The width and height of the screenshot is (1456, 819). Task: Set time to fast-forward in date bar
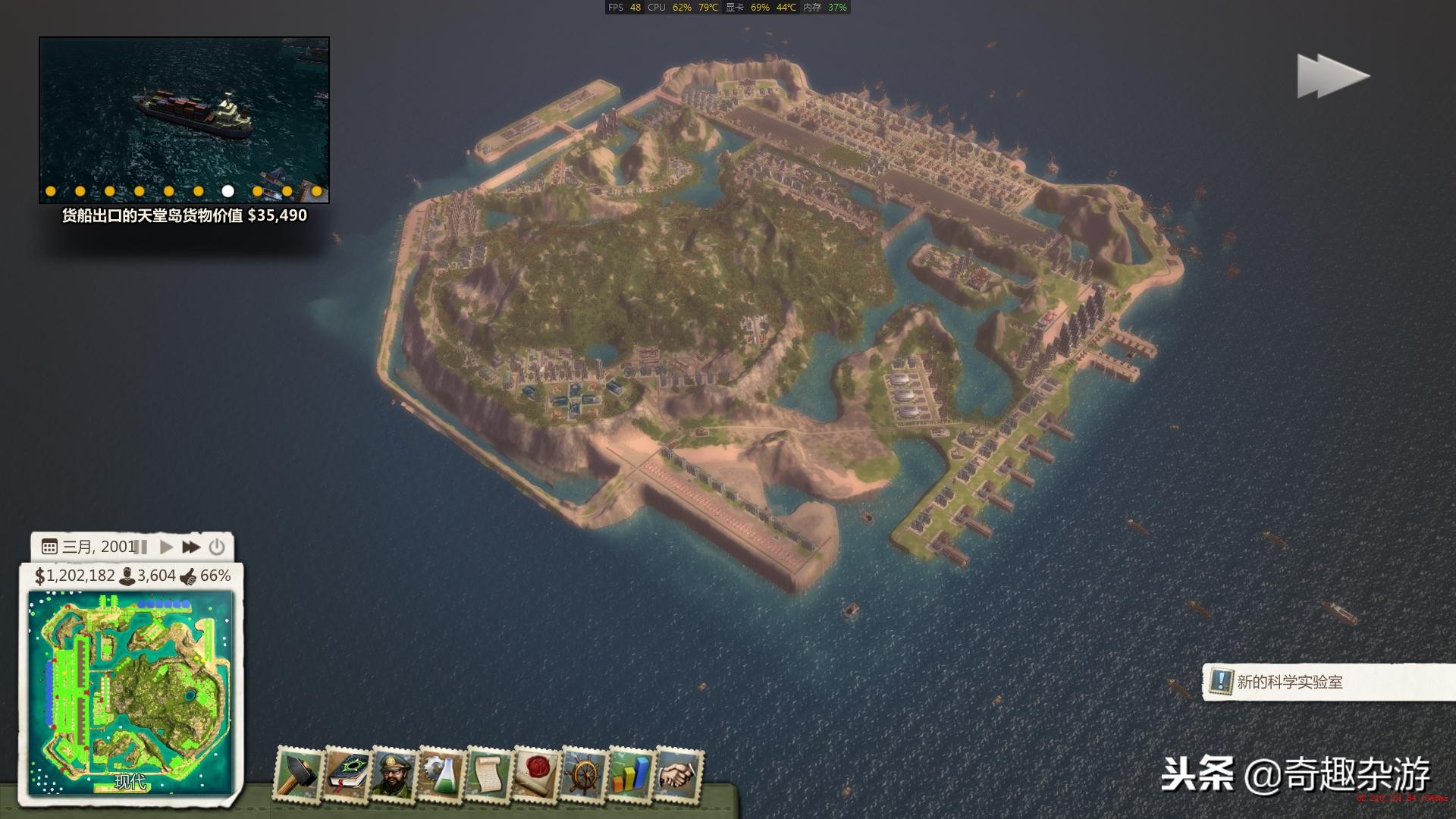pyautogui.click(x=191, y=547)
